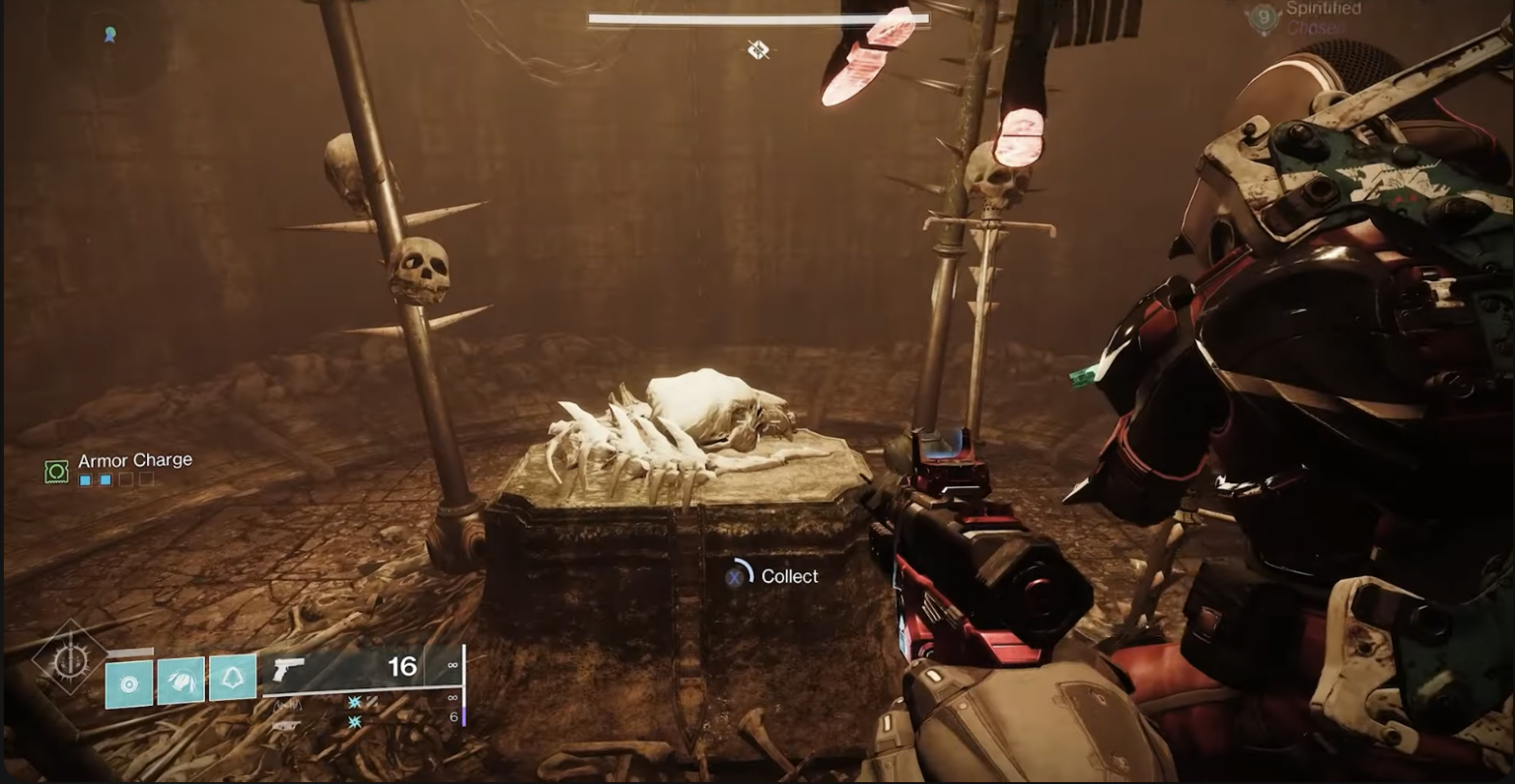Click the special weapon icon below the sidearm
The height and width of the screenshot is (784, 1515).
click(x=288, y=705)
